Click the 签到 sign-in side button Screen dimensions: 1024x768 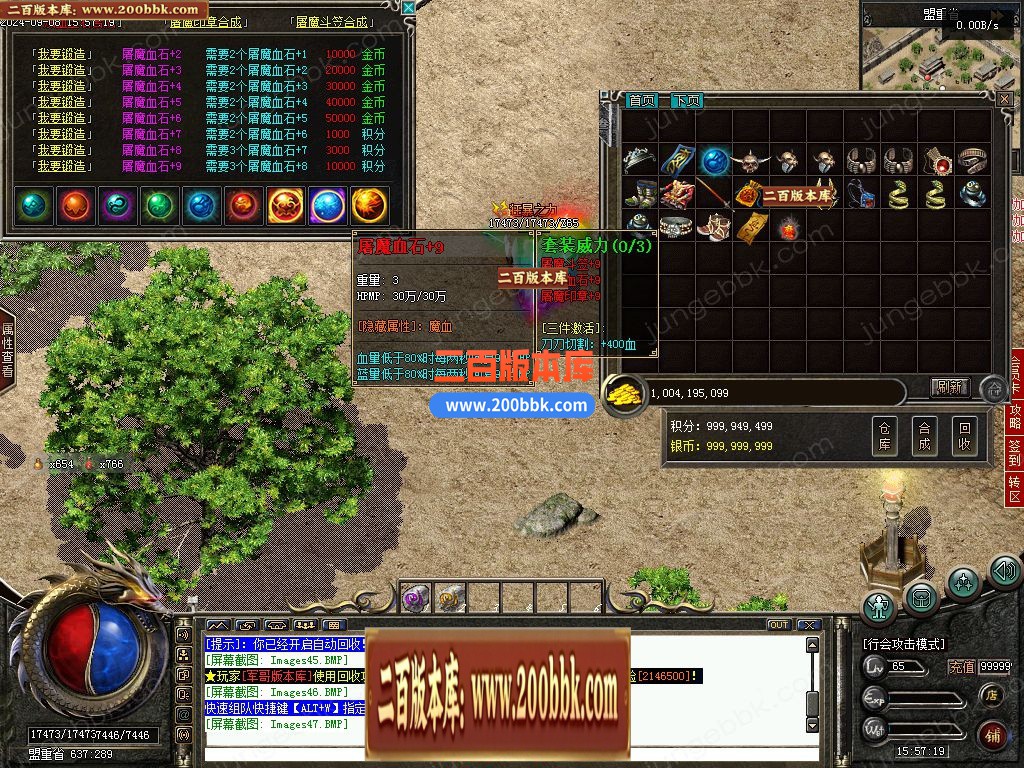1015,451
